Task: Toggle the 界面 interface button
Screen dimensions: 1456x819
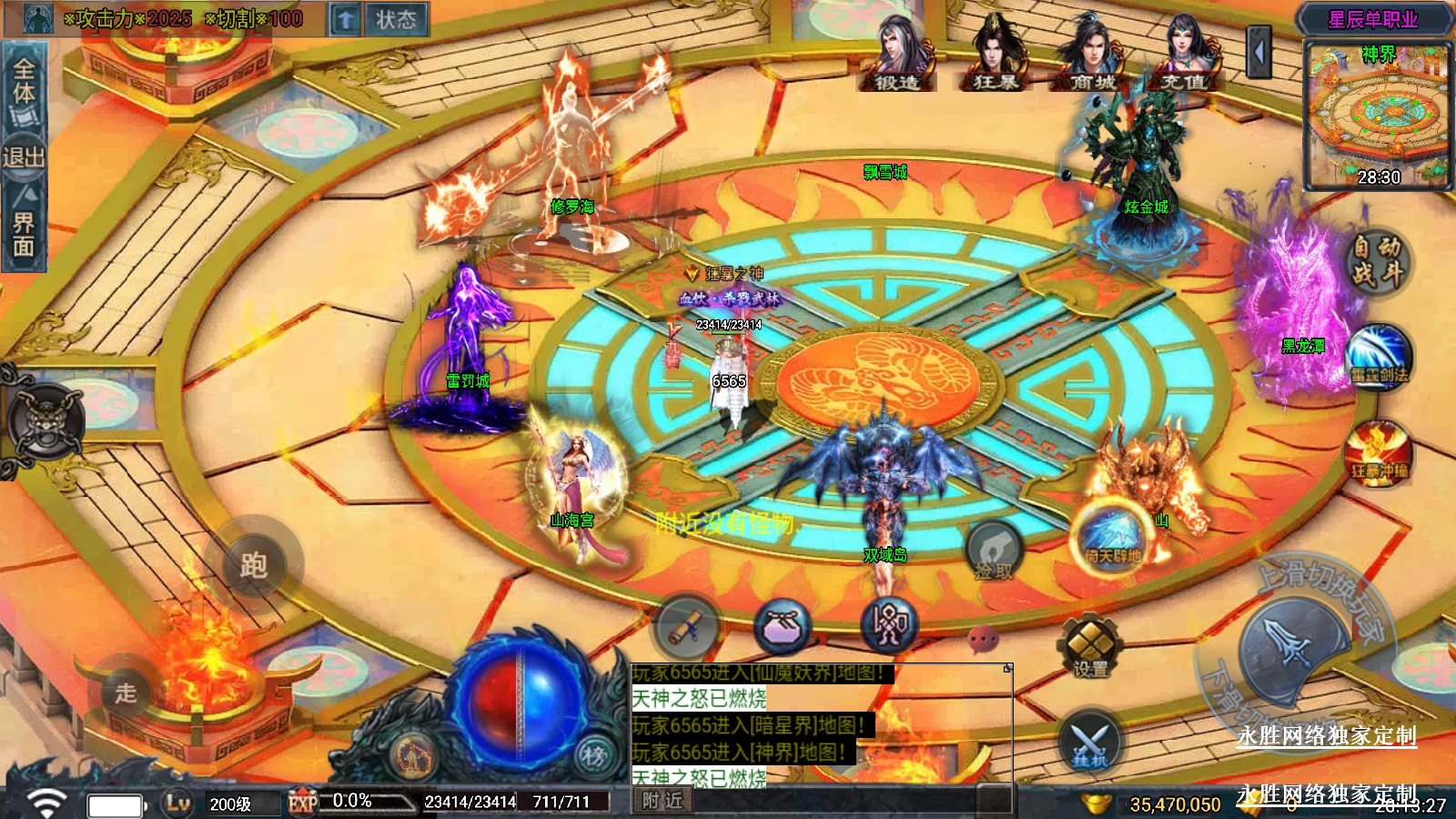Action: (x=24, y=229)
